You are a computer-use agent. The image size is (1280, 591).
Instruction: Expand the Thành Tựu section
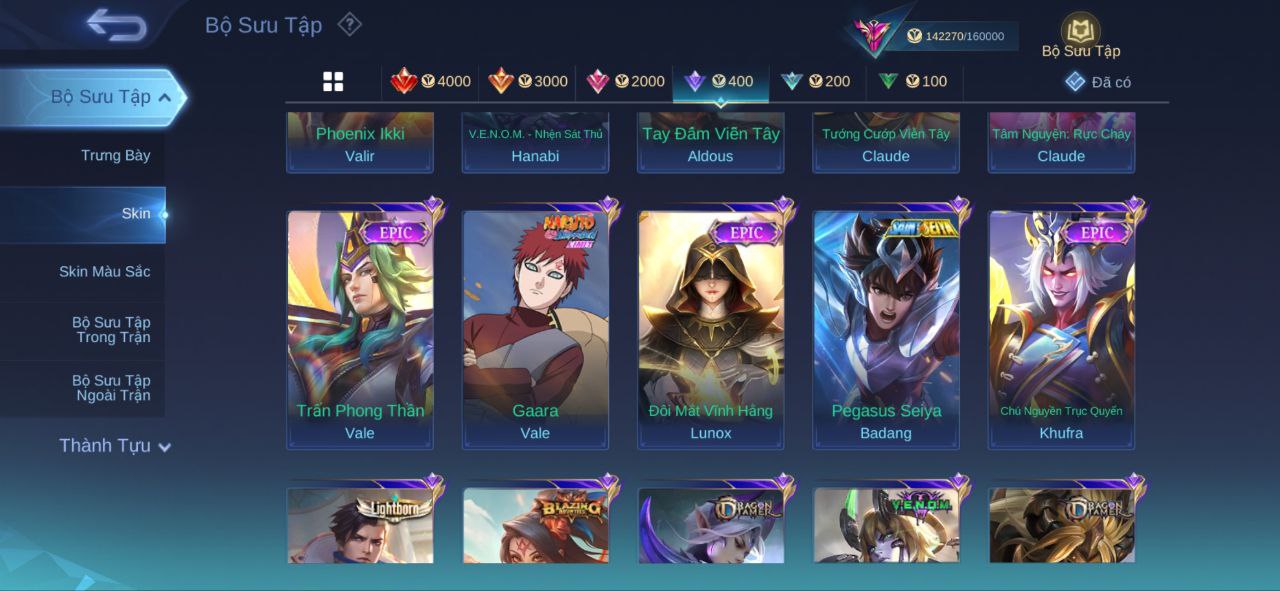(114, 446)
